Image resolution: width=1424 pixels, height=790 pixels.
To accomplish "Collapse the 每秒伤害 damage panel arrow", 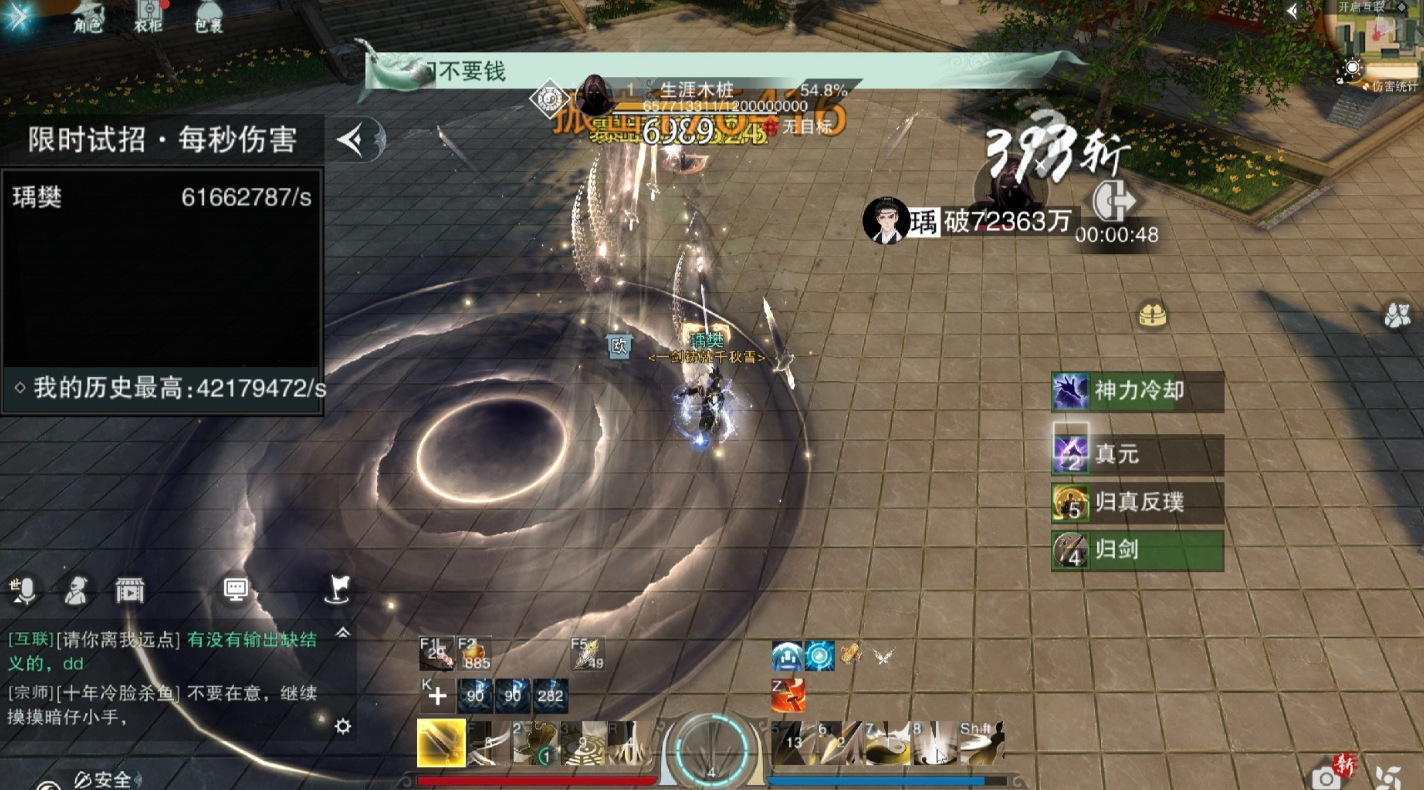I will 353,140.
